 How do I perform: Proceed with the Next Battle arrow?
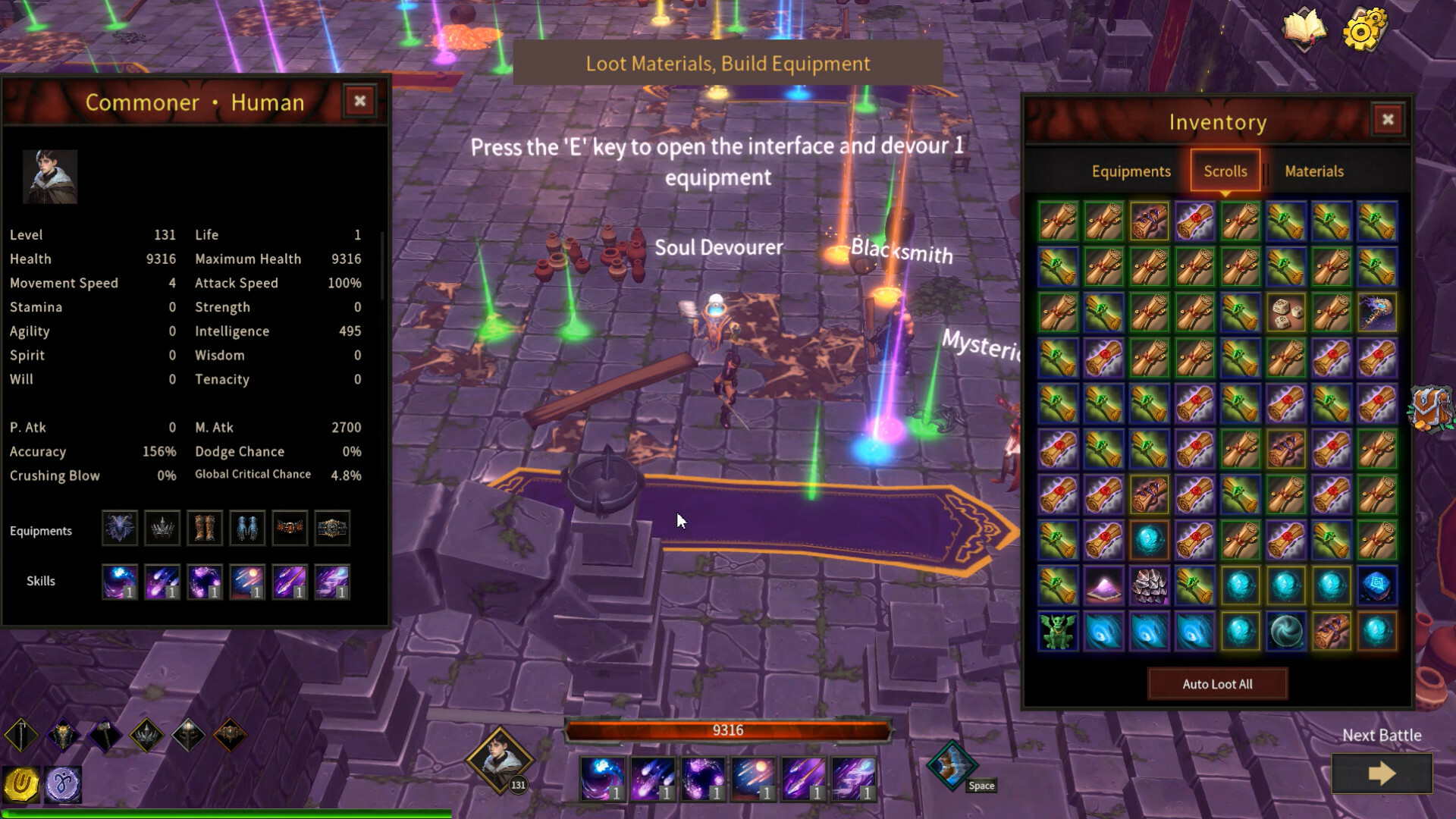pos(1382,773)
